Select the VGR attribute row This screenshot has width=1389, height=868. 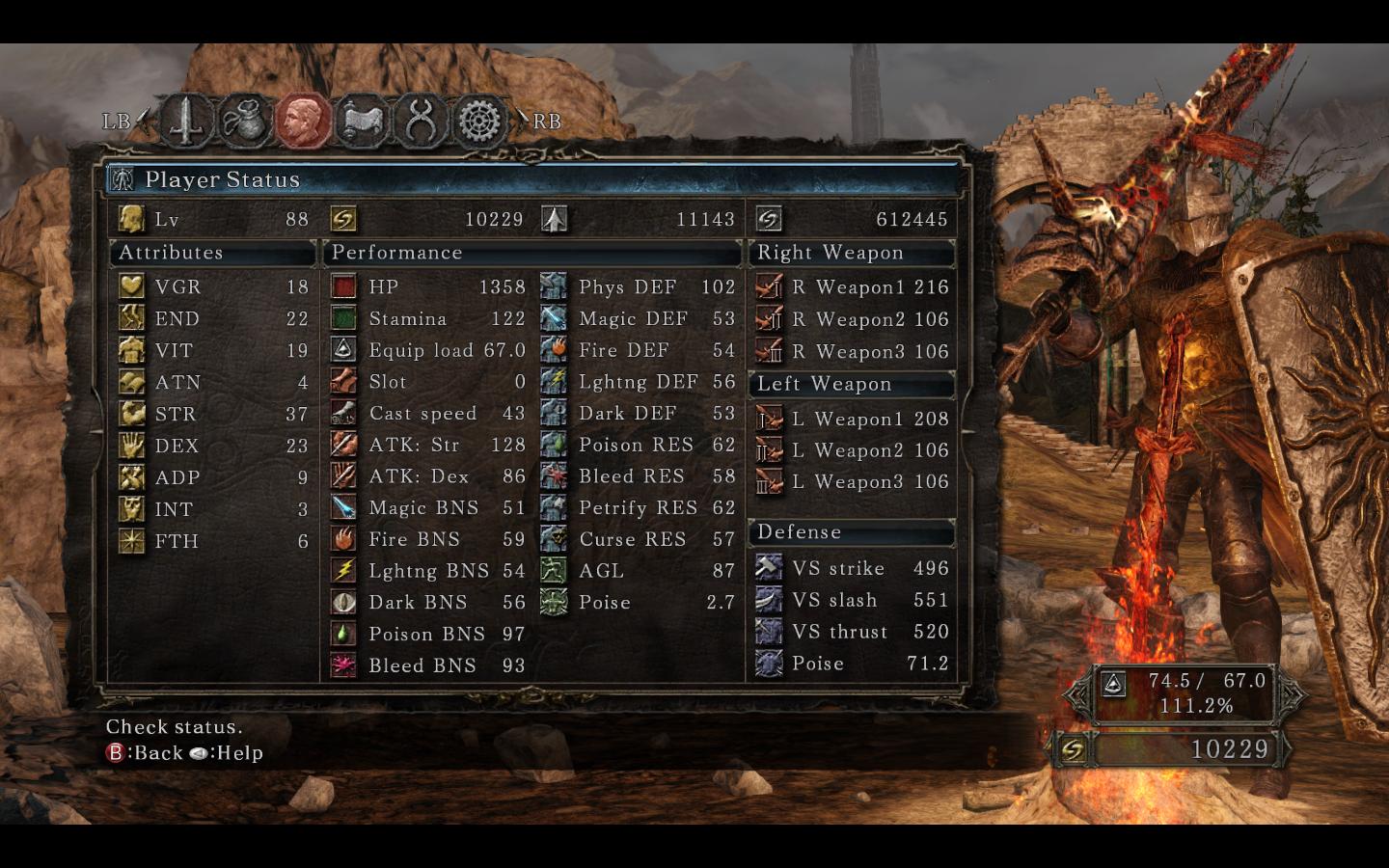(x=213, y=286)
